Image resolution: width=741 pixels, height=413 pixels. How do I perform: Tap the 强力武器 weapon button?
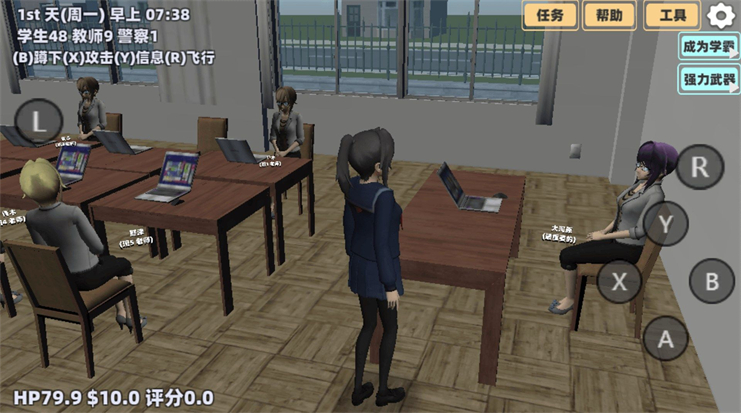pyautogui.click(x=708, y=79)
